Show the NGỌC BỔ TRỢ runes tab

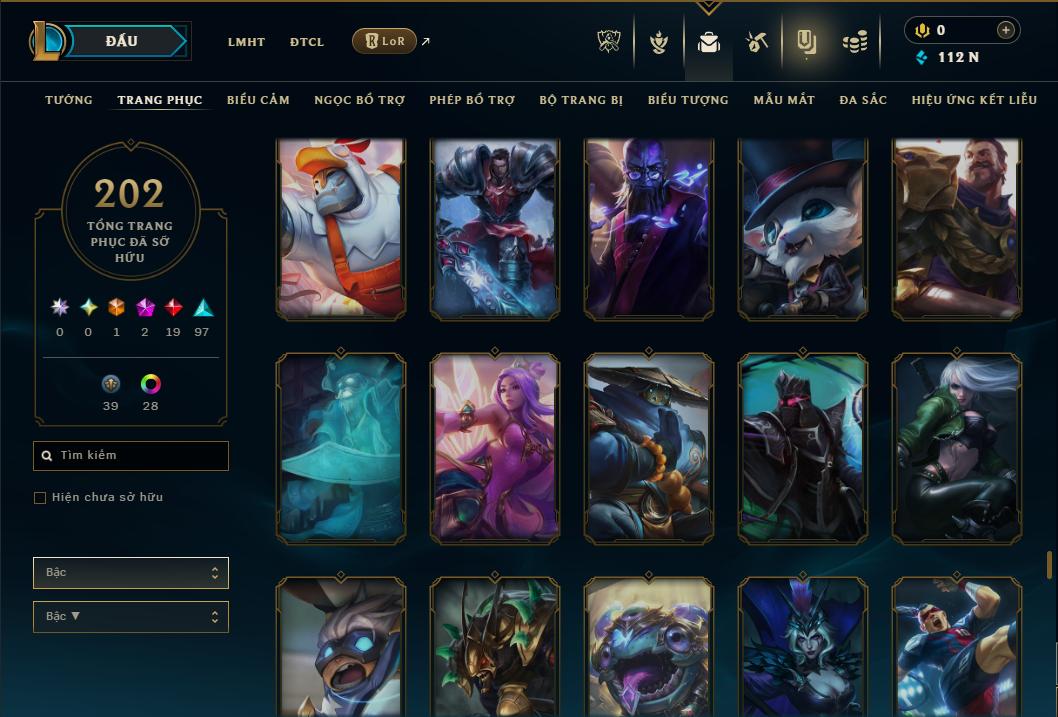(x=359, y=100)
